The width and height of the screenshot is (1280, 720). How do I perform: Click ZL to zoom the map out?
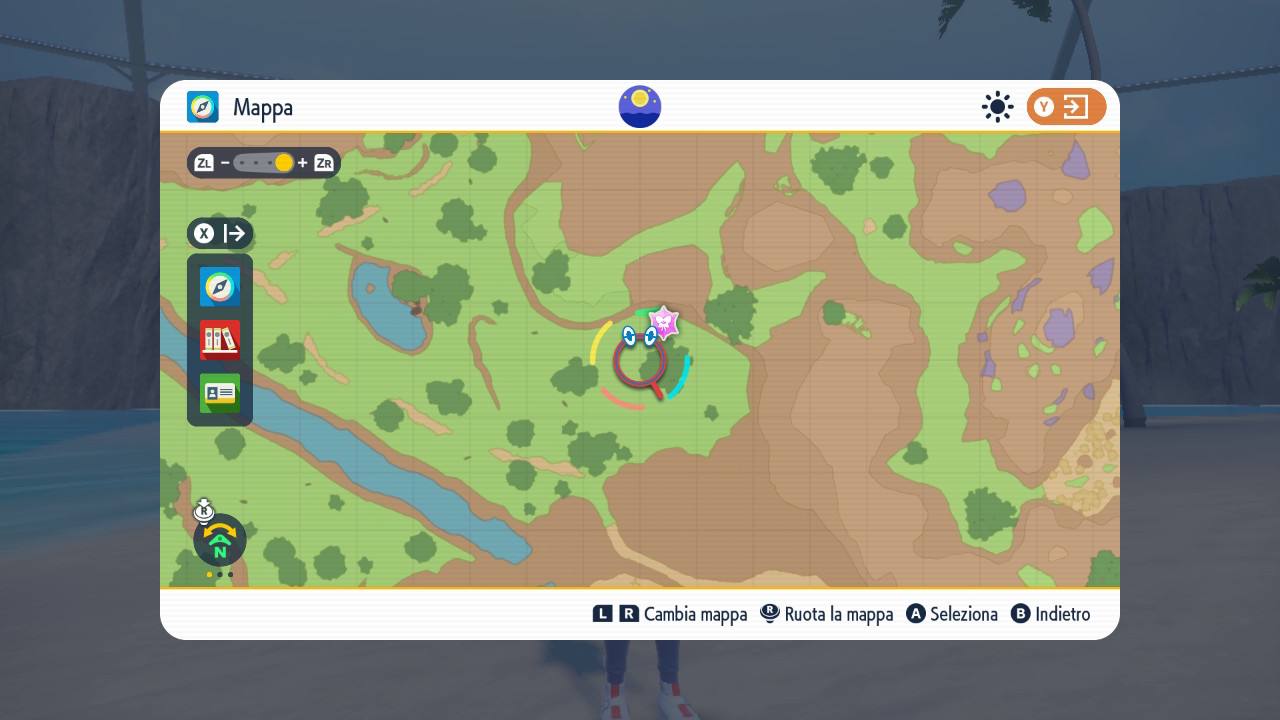click(x=204, y=162)
